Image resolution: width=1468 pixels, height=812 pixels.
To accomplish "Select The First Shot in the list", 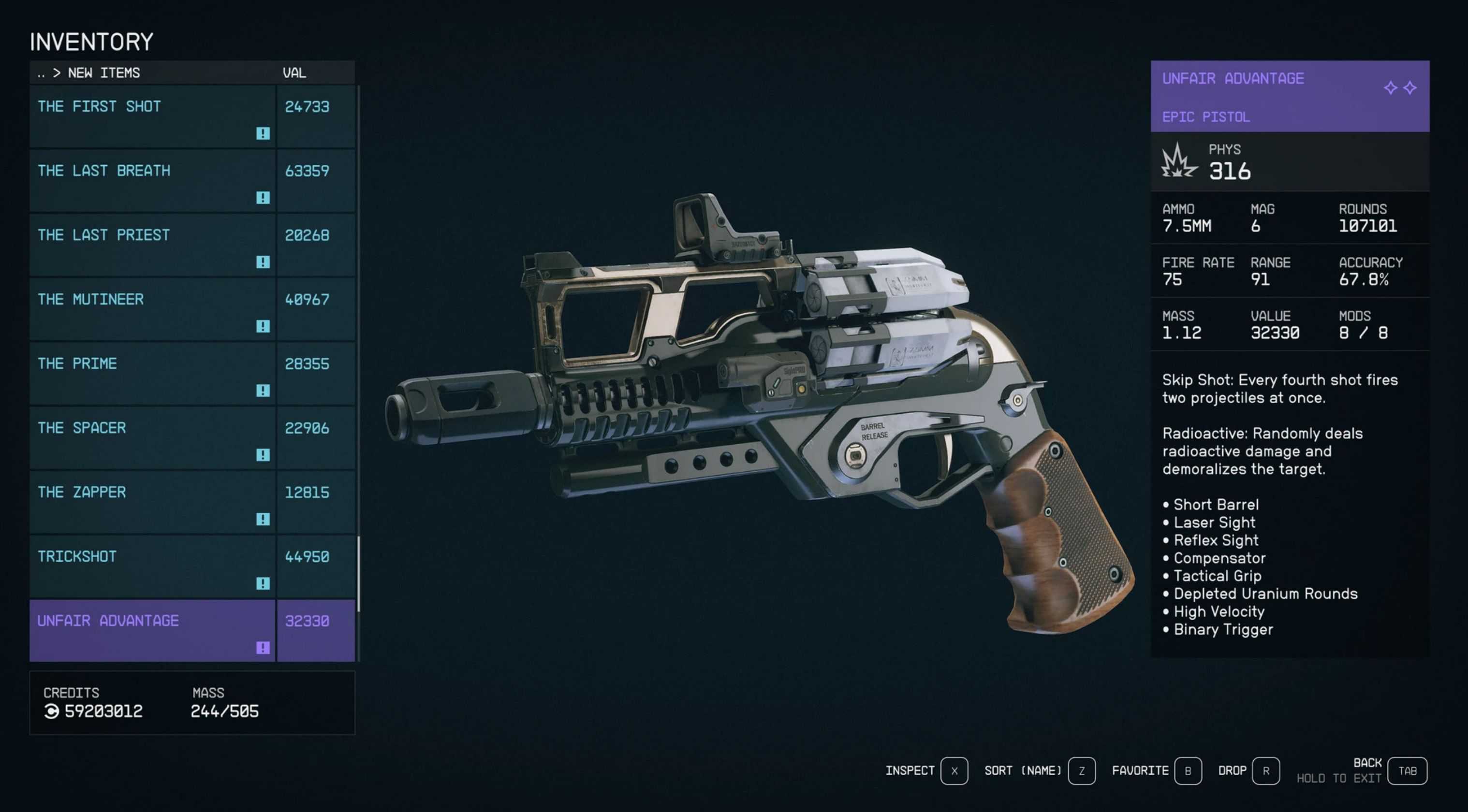I will pos(152,117).
